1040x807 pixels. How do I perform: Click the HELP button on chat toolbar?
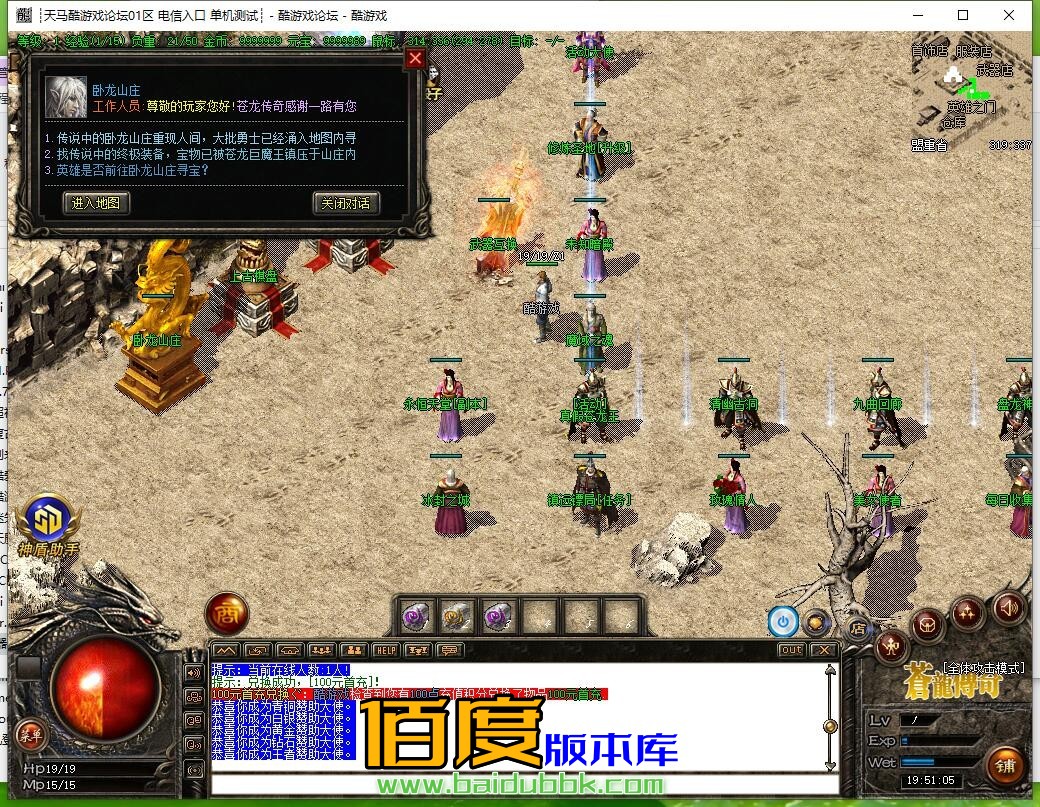[386, 650]
